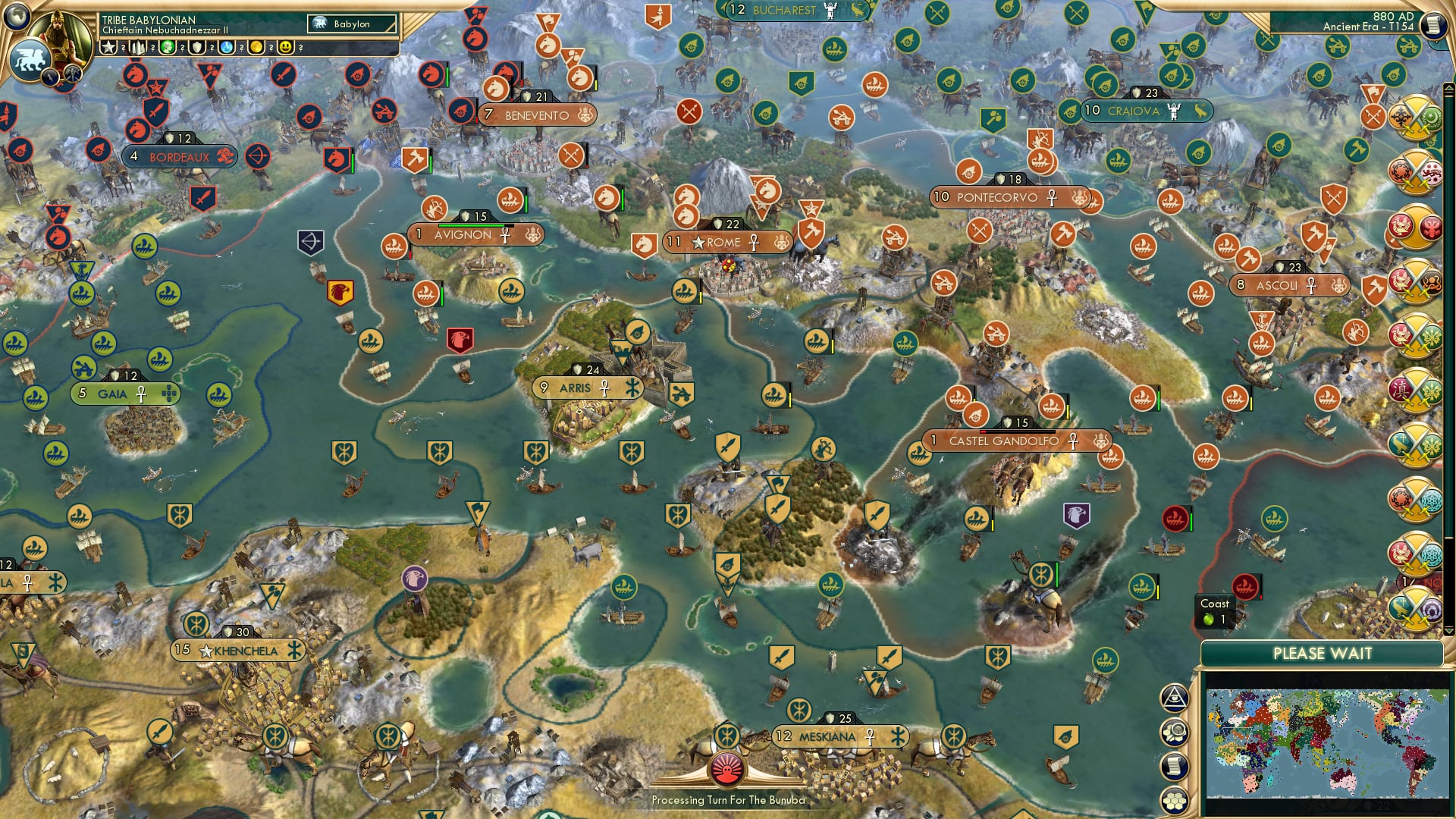Open the hex magnifier button beside the minimap

pos(1174,732)
